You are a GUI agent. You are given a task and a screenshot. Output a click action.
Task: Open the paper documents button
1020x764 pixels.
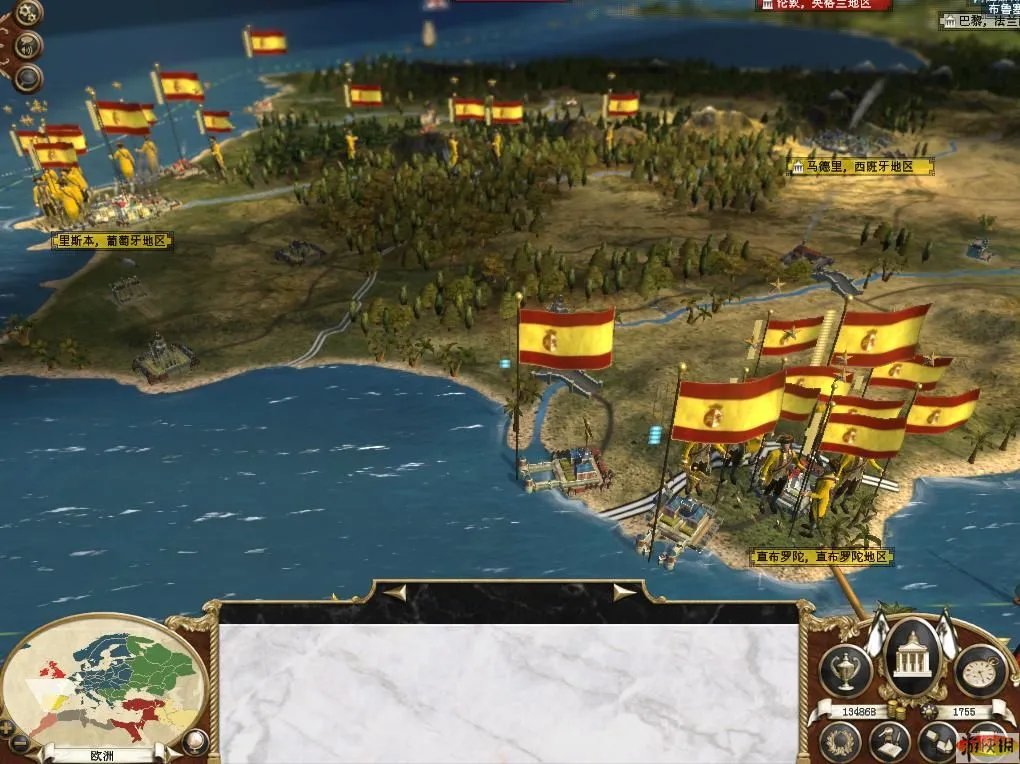tap(938, 741)
